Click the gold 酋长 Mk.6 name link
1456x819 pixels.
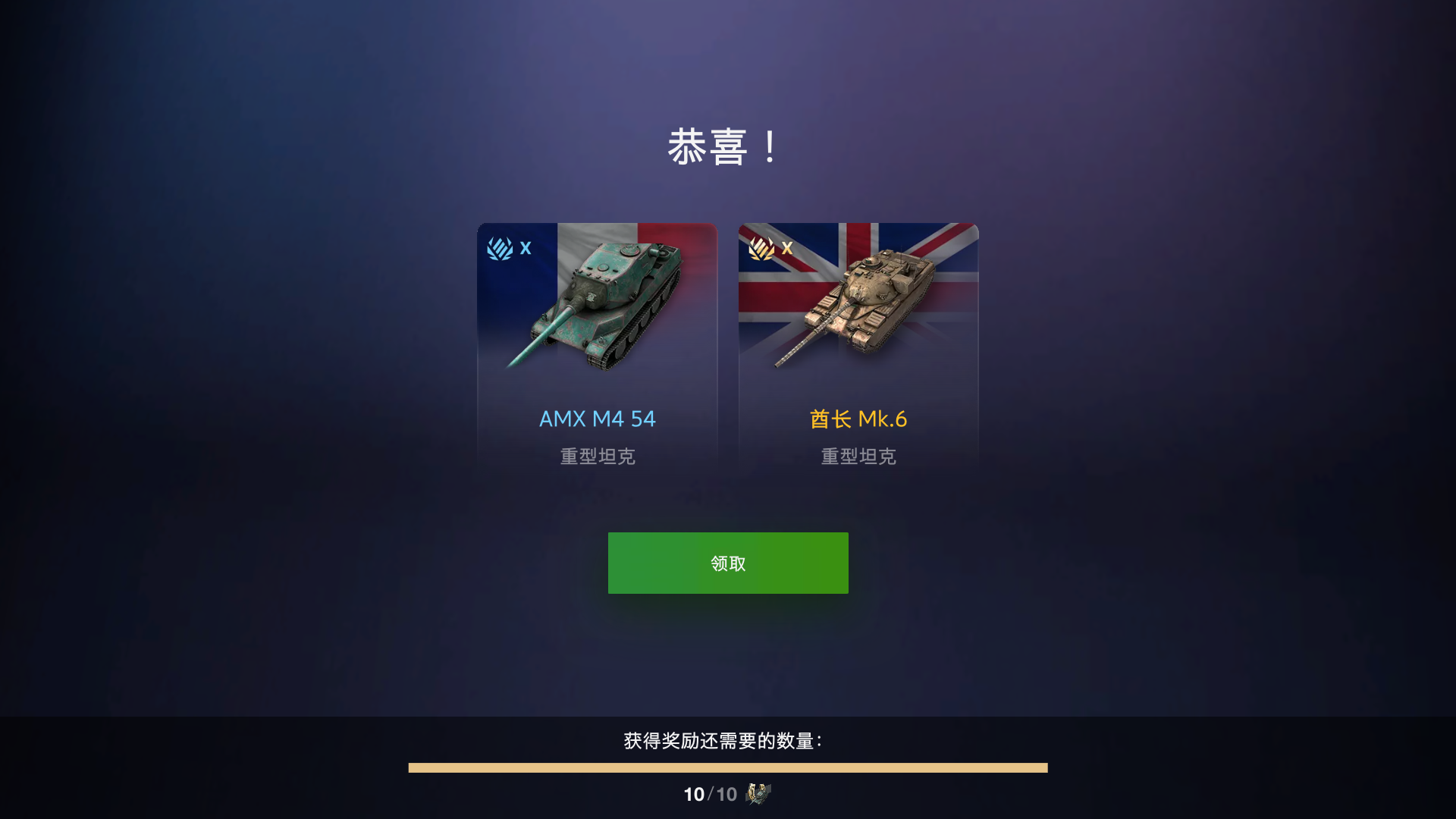[x=857, y=419]
